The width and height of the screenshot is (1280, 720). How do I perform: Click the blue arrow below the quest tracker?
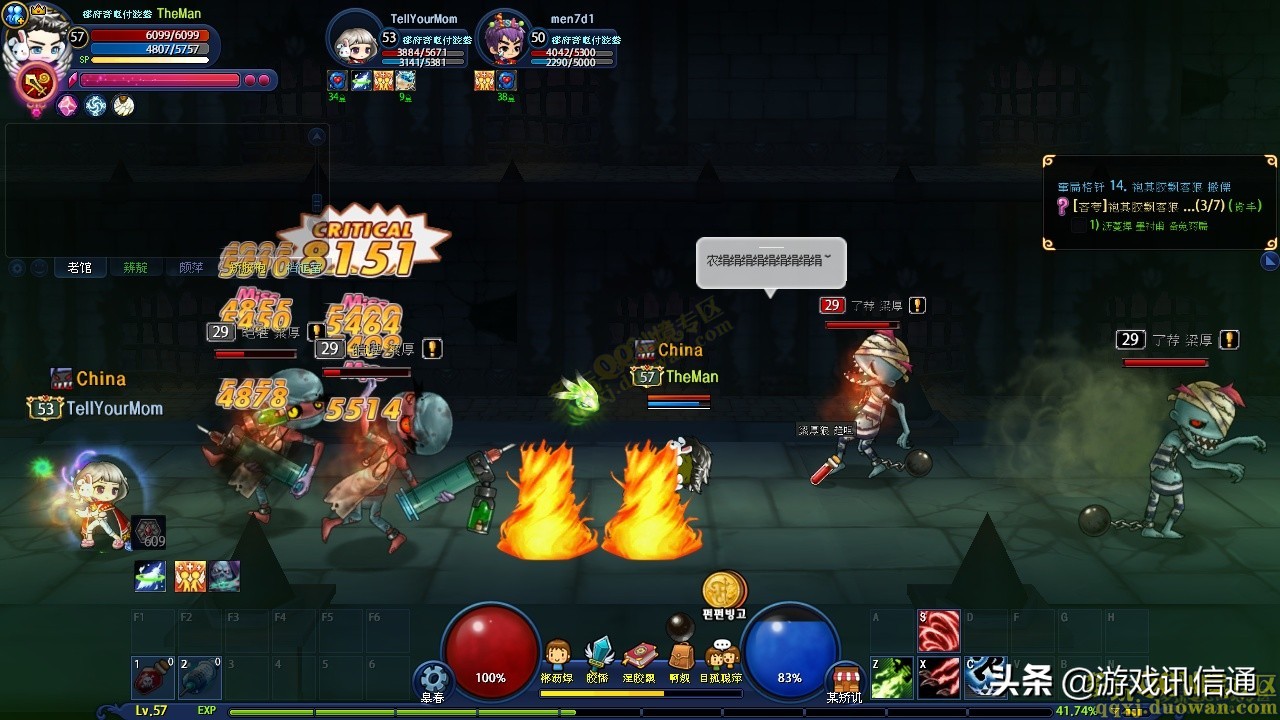click(x=1270, y=261)
